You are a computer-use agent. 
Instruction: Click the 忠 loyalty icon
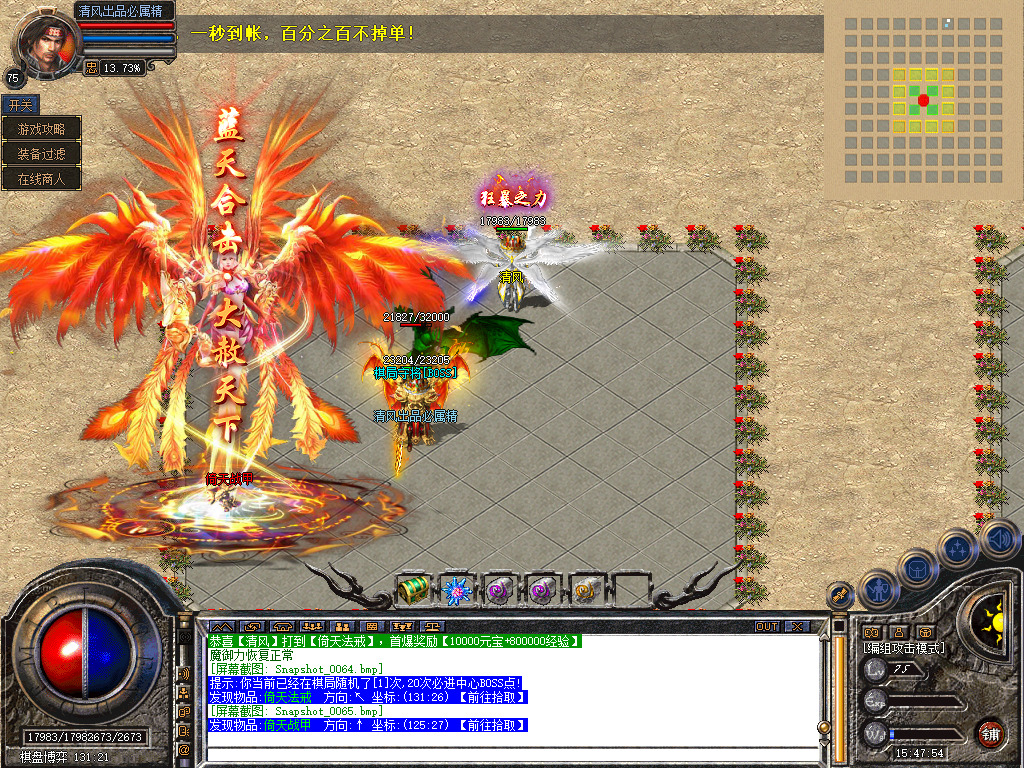coord(91,67)
